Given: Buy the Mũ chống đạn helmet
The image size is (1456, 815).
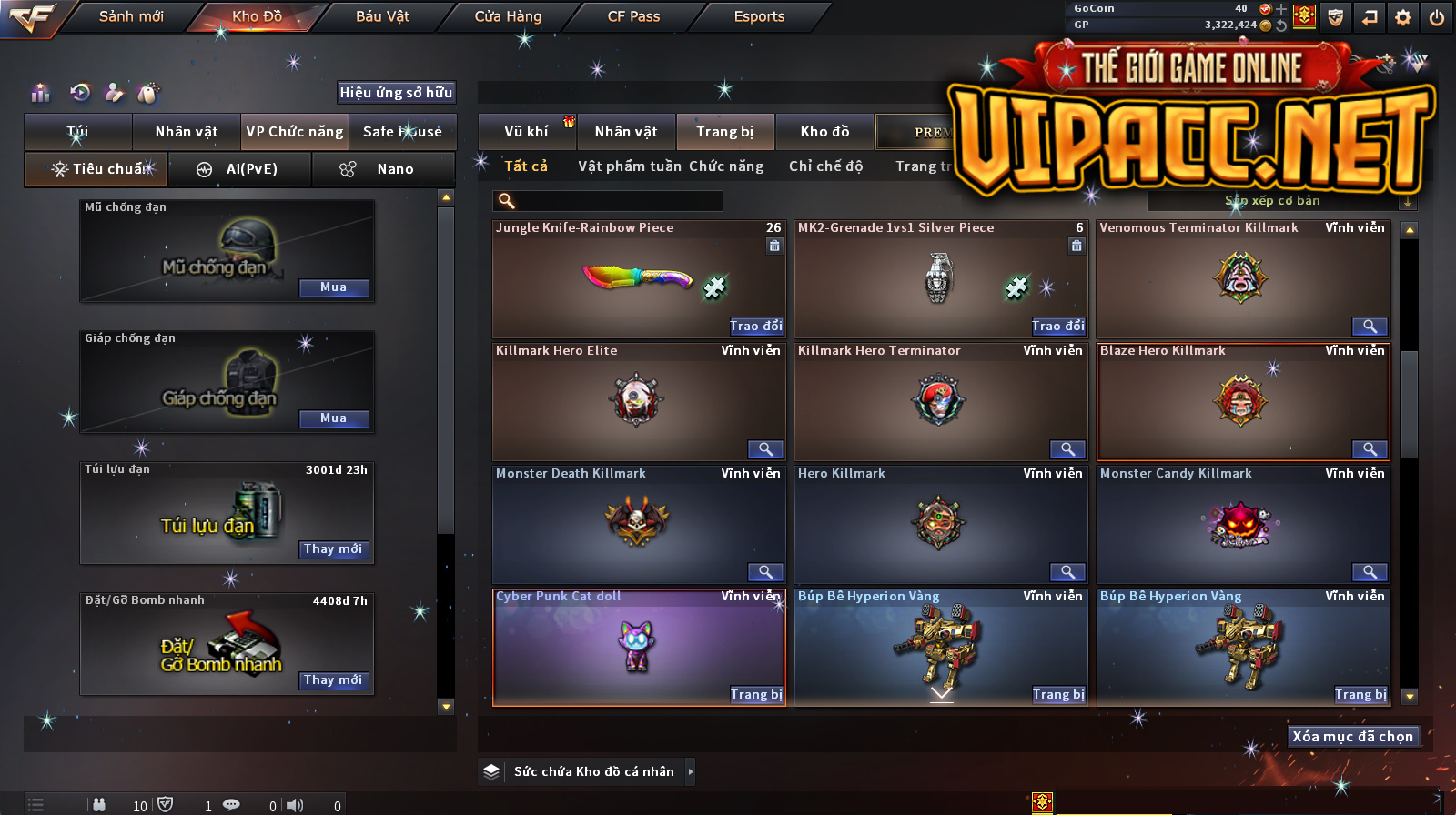Looking at the screenshot, I should point(333,287).
